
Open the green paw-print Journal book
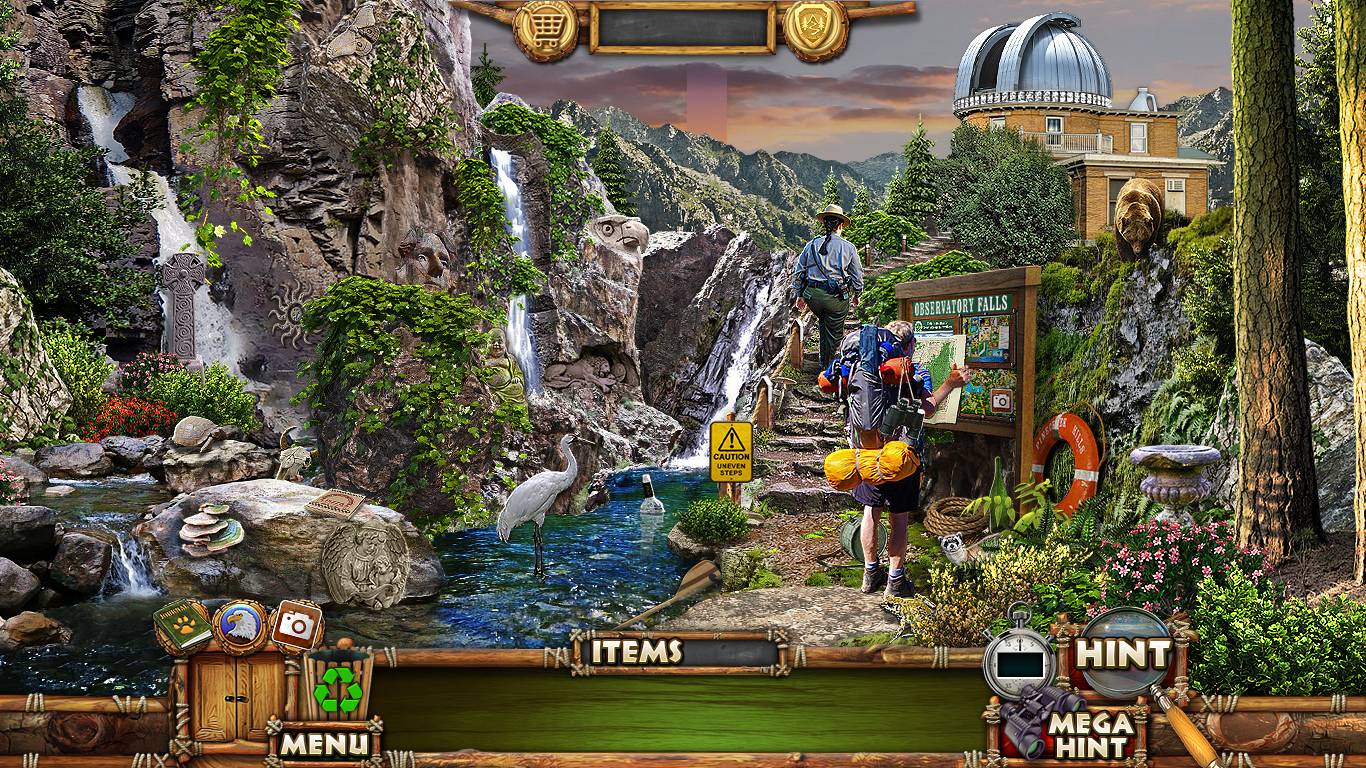[x=183, y=626]
